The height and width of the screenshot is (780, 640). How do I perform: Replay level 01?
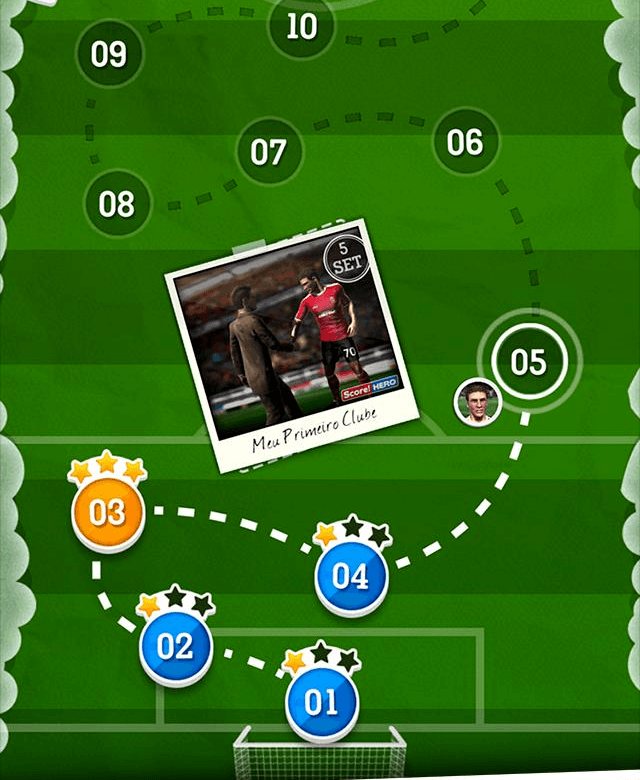[321, 702]
